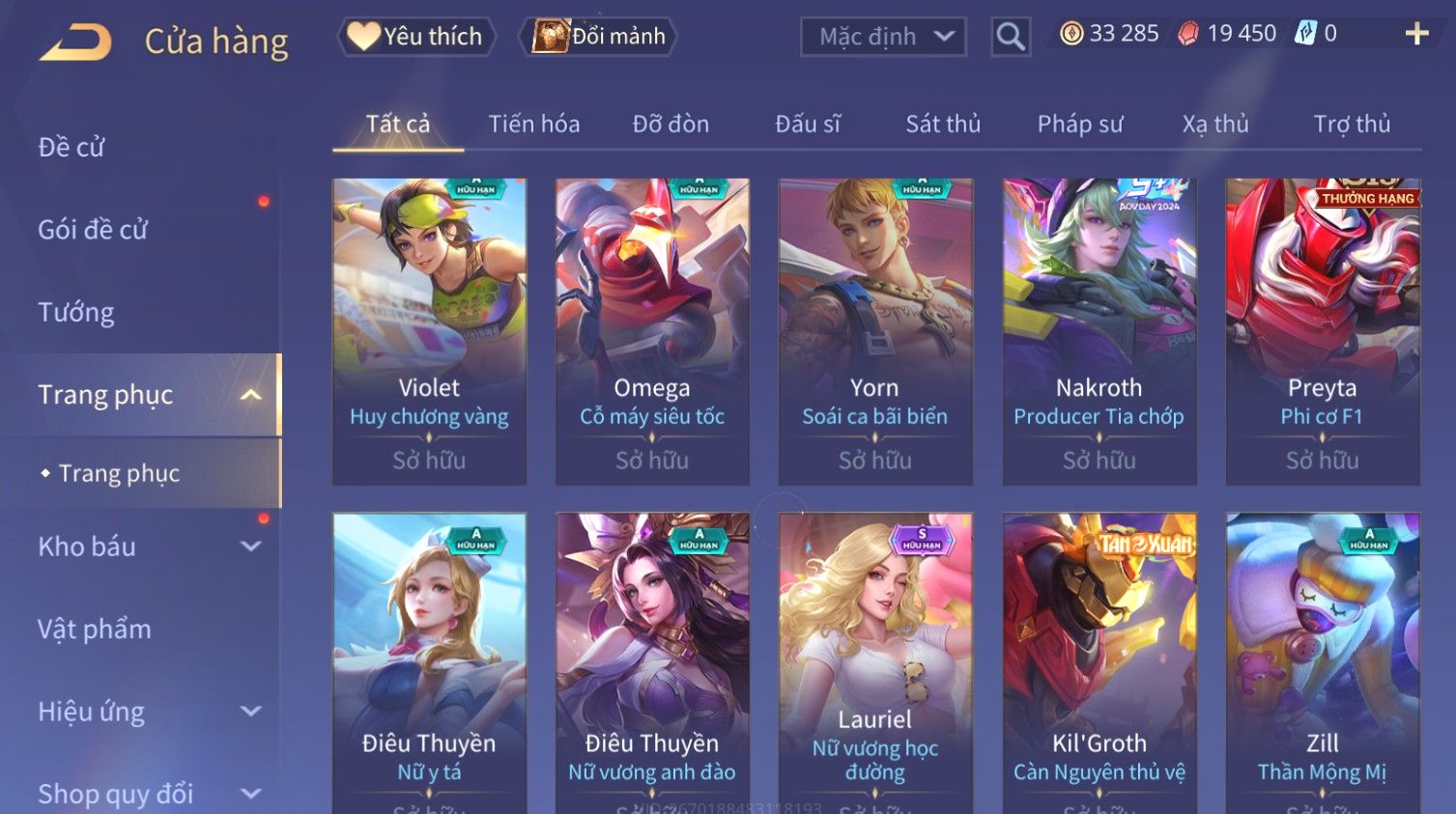Image resolution: width=1456 pixels, height=814 pixels.
Task: Click the magnifying glass search button
Action: [1011, 38]
